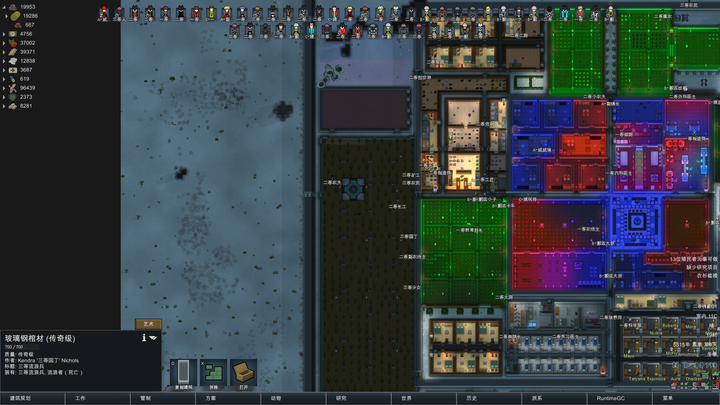Open the 研究 (Research) tab

pyautogui.click(x=341, y=398)
